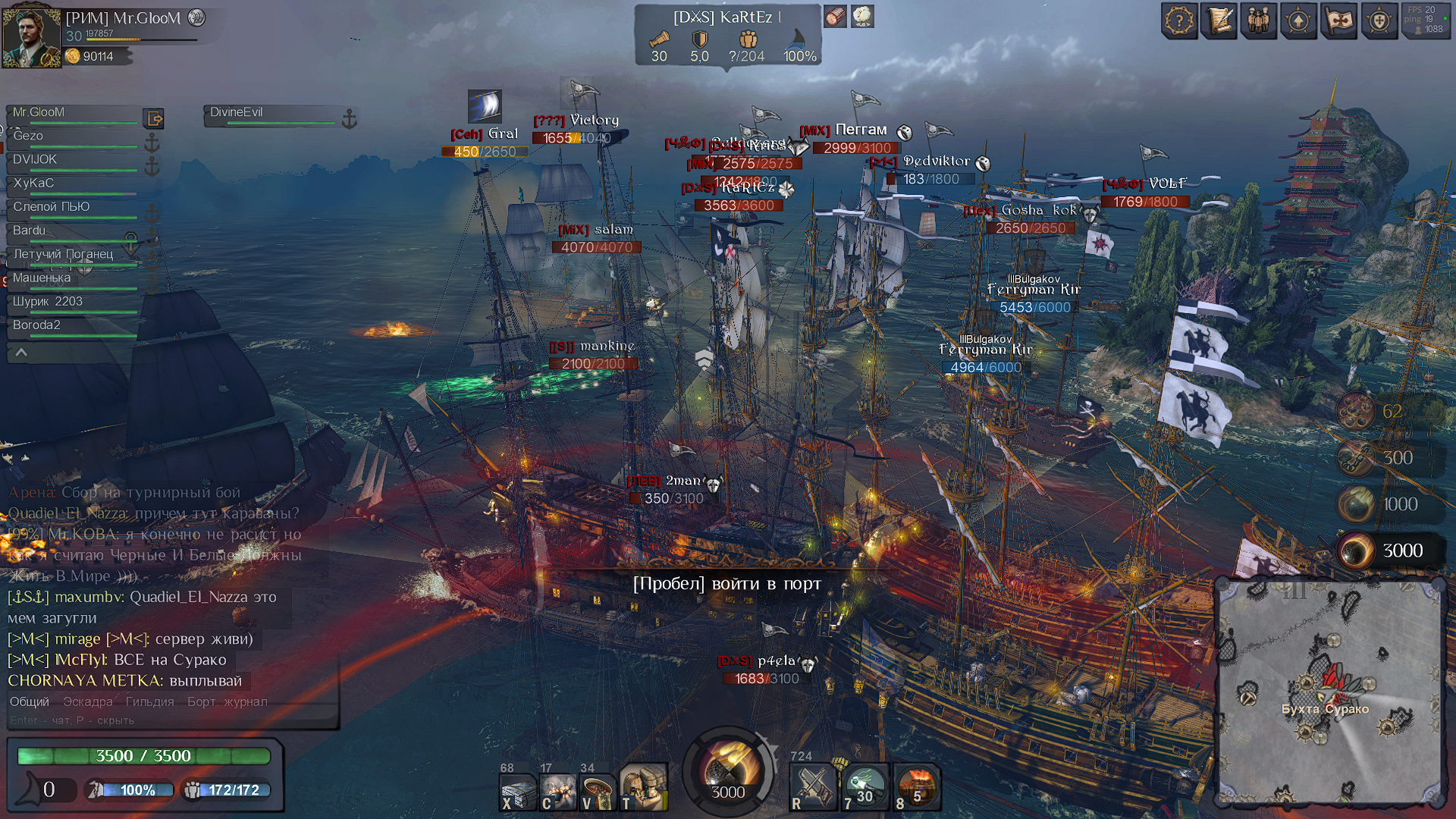Screen dimensions: 1456x819
Task: Open the flag with cross icon
Action: (x=1338, y=20)
